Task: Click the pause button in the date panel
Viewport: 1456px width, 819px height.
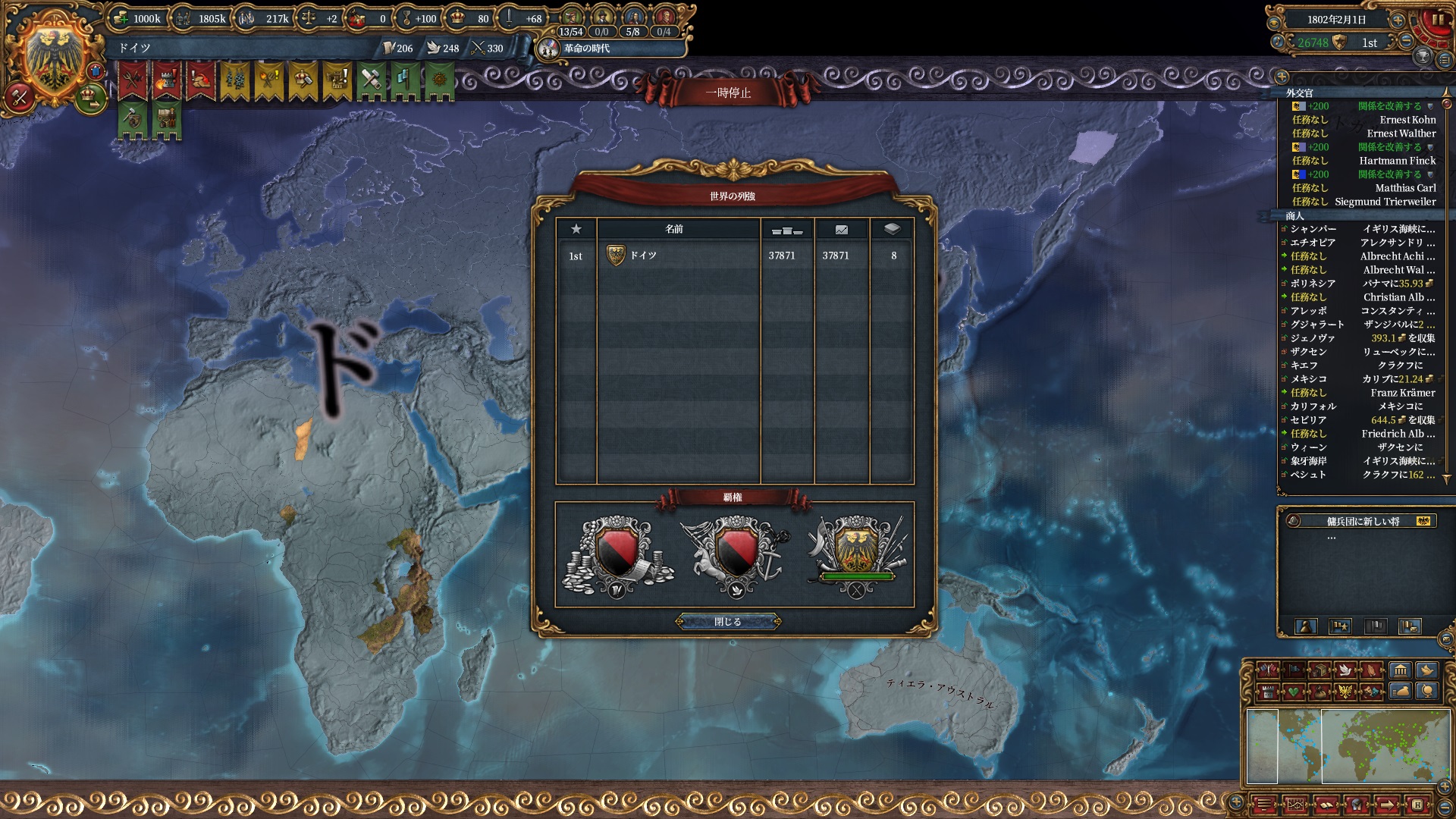Action: (1437, 20)
